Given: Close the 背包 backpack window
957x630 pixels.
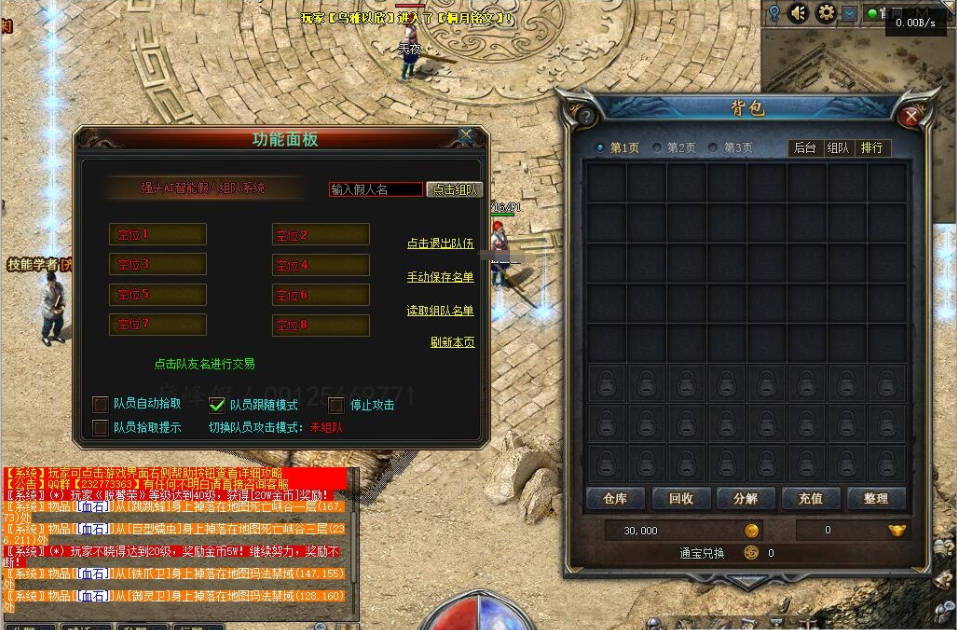Looking at the screenshot, I should point(910,116).
